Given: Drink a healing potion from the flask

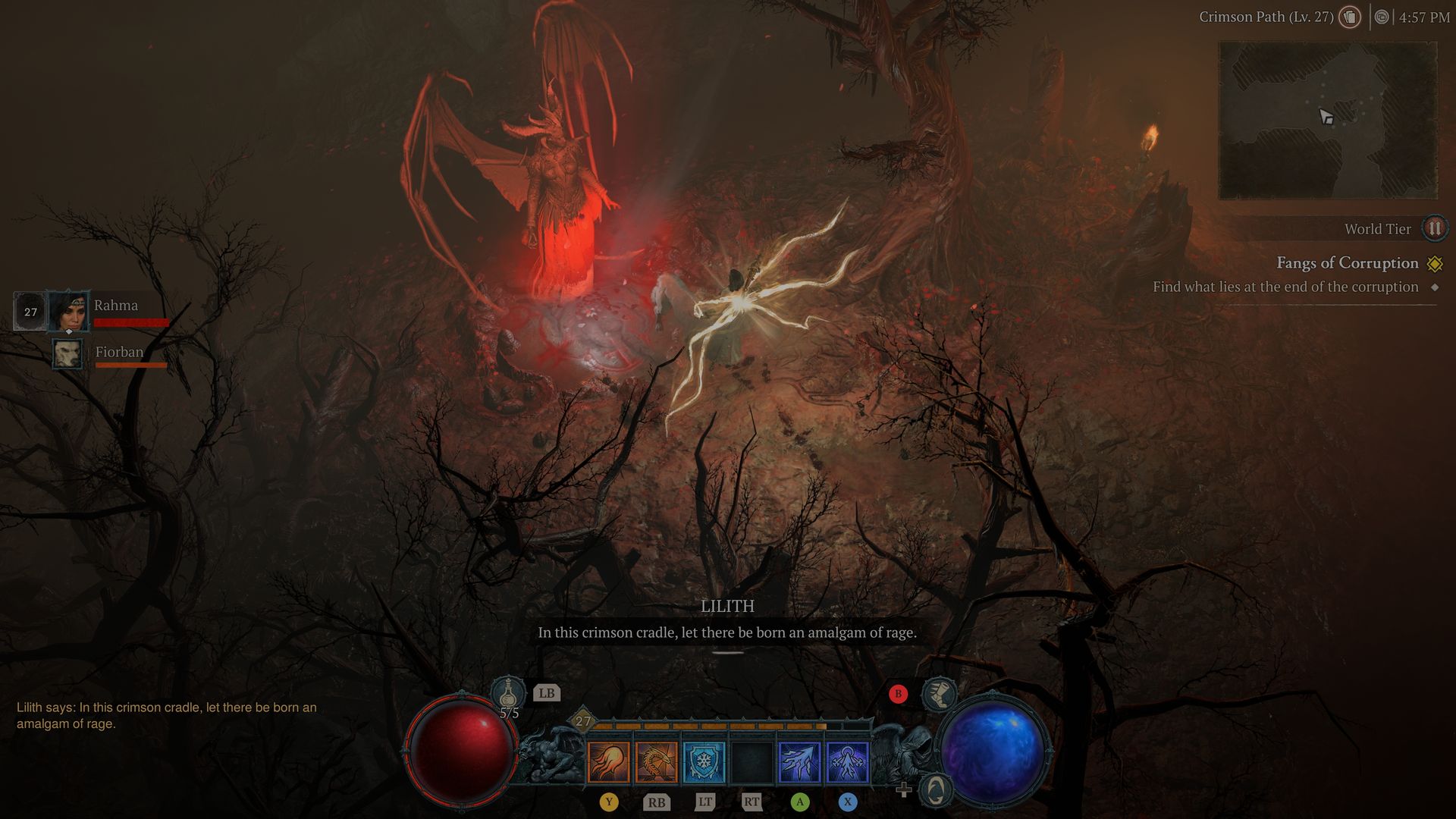Looking at the screenshot, I should click(x=509, y=694).
